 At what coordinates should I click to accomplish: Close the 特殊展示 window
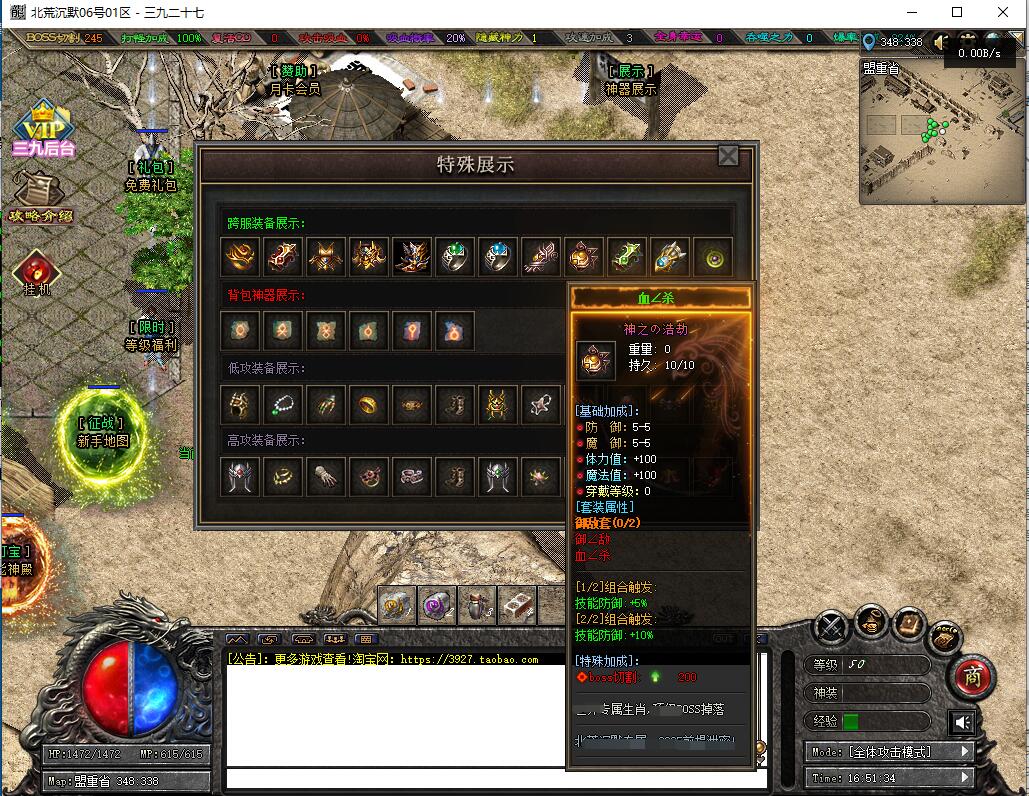click(728, 156)
